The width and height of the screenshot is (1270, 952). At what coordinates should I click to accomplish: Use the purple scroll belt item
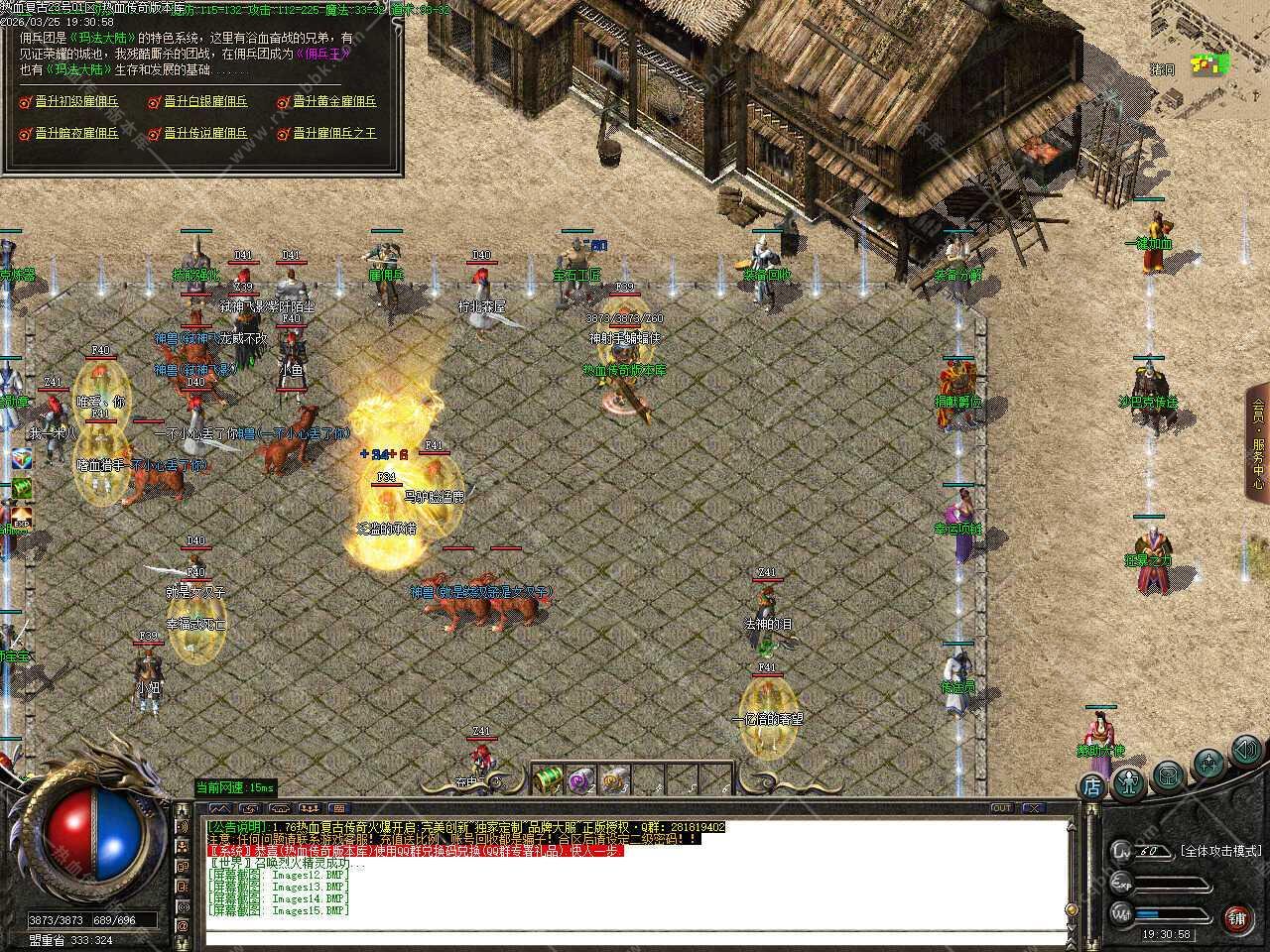coord(581,779)
